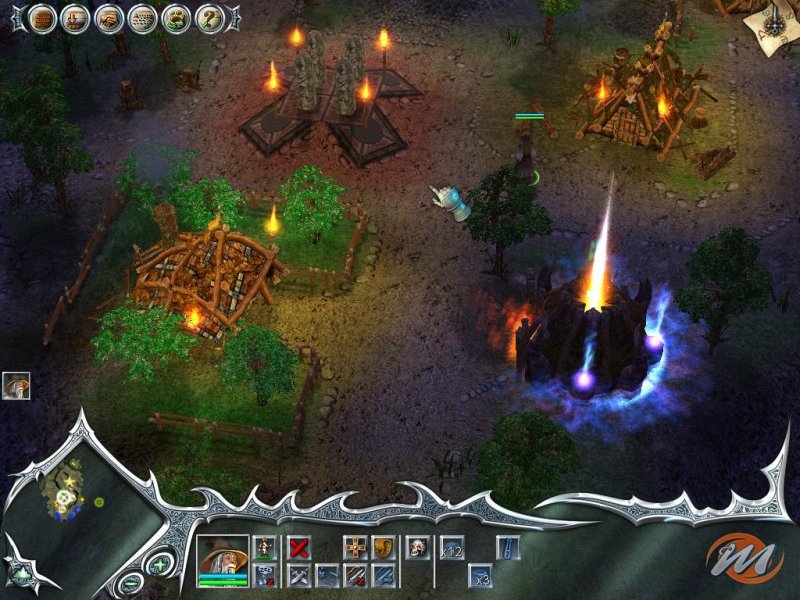
Task: Zoom out the minimap with the minus button
Action: coord(130,584)
